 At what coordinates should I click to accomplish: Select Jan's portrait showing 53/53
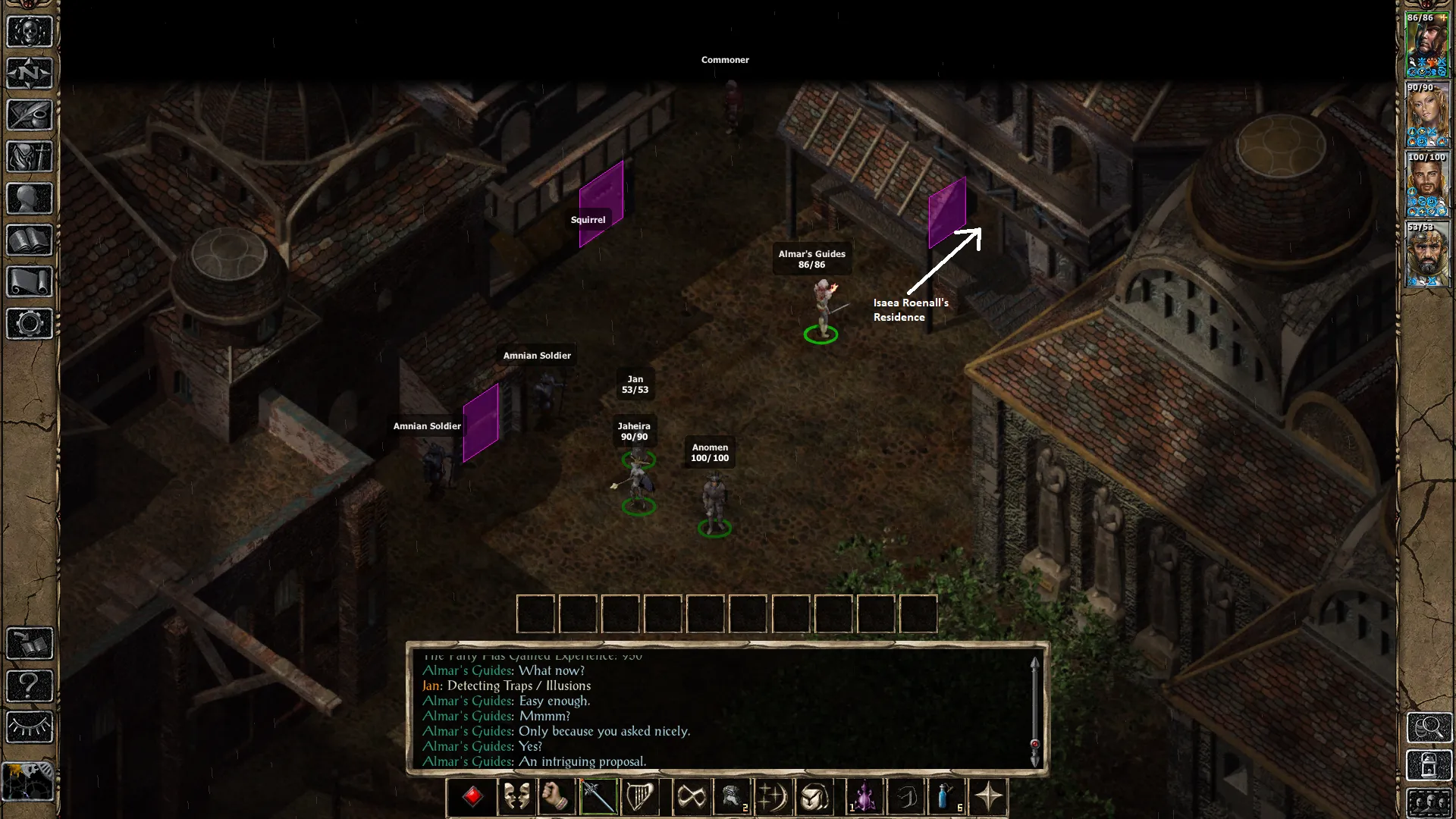point(1427,254)
